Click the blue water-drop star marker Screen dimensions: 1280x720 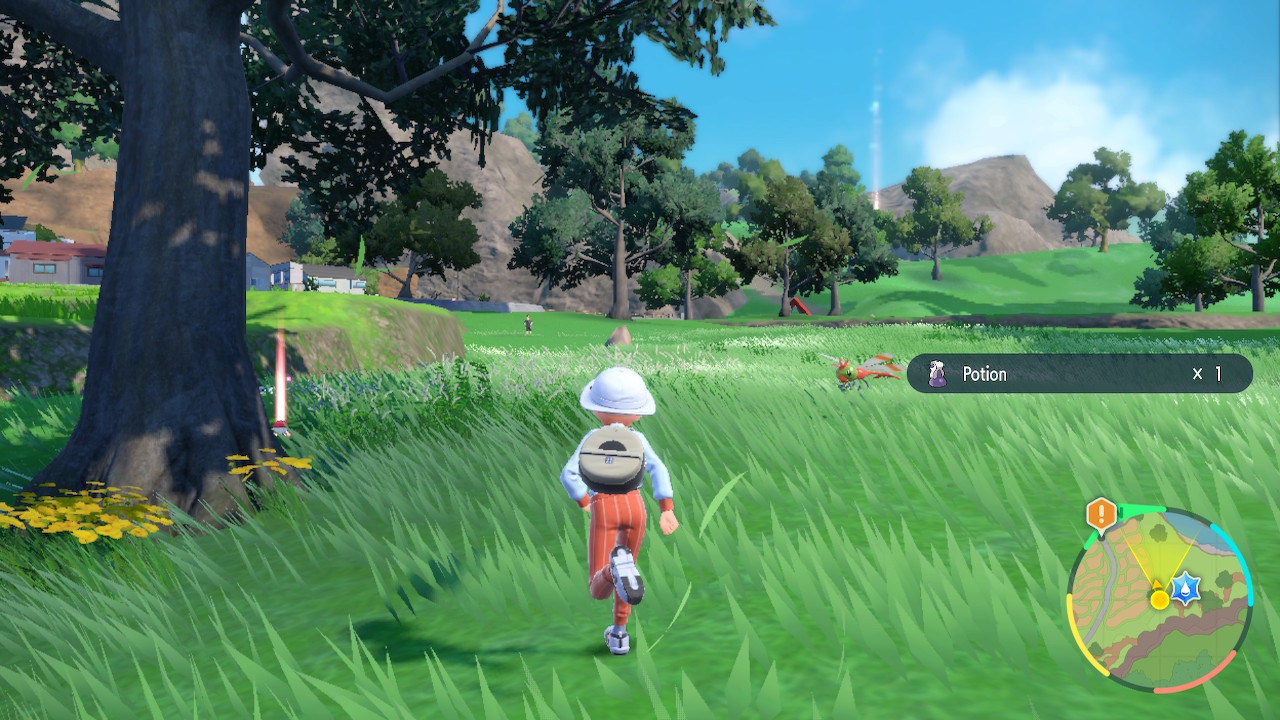1185,589
